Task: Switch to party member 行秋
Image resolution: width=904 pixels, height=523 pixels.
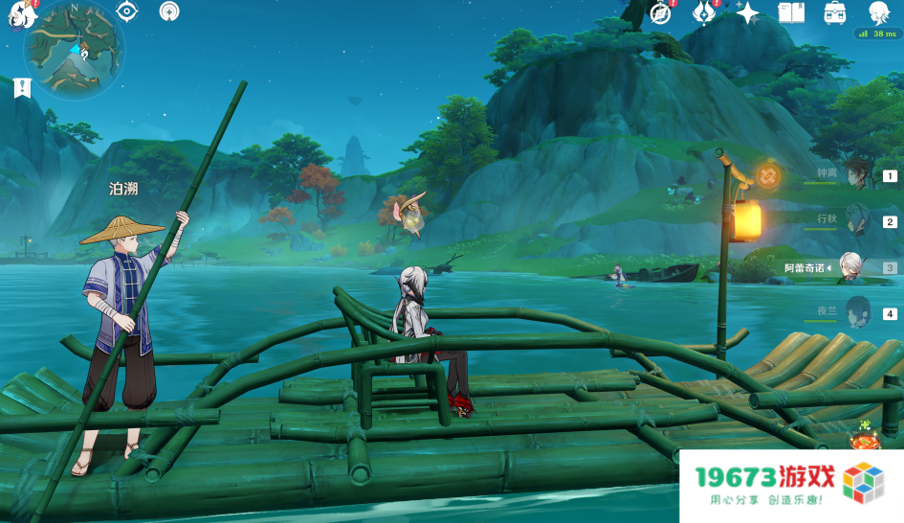Action: [x=857, y=220]
